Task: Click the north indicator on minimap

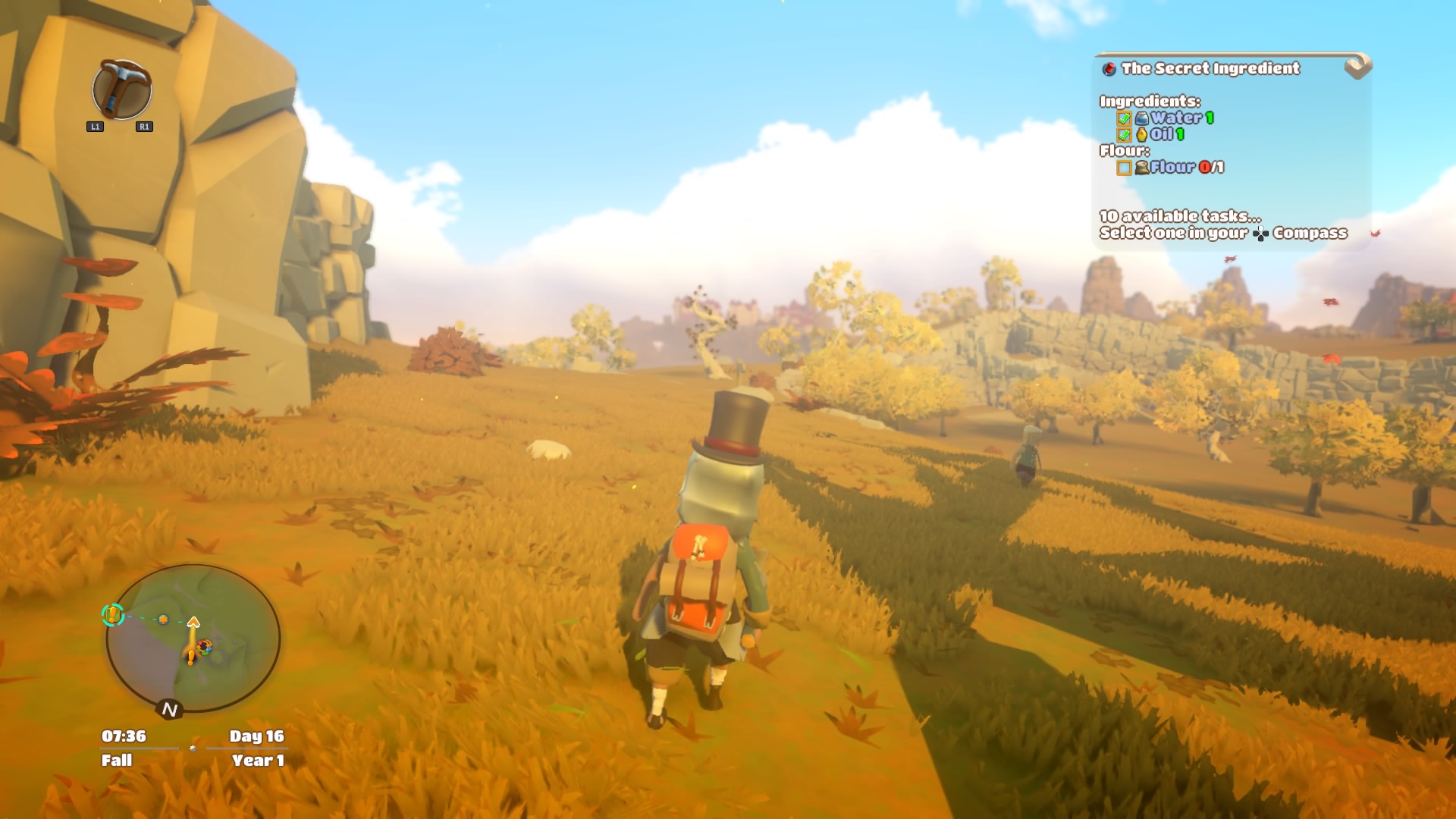Action: pos(169,709)
